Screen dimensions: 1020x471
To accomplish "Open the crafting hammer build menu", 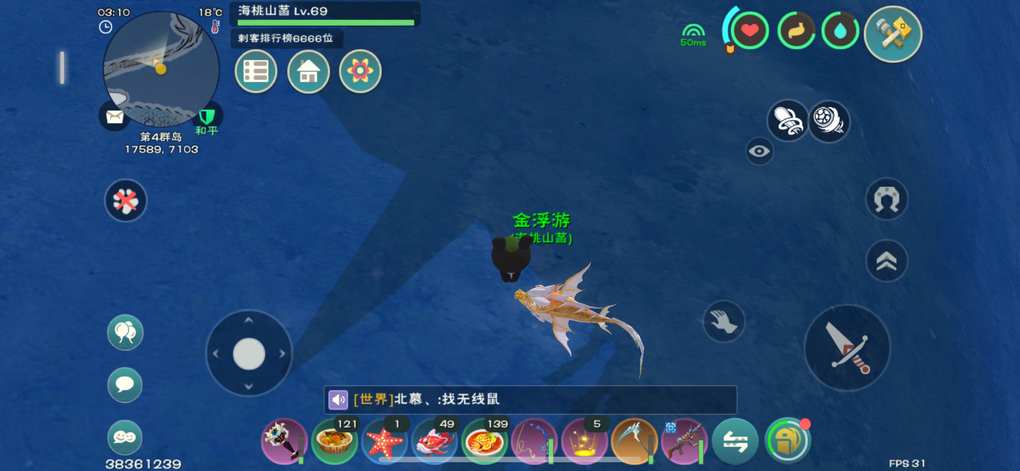I will coord(892,34).
